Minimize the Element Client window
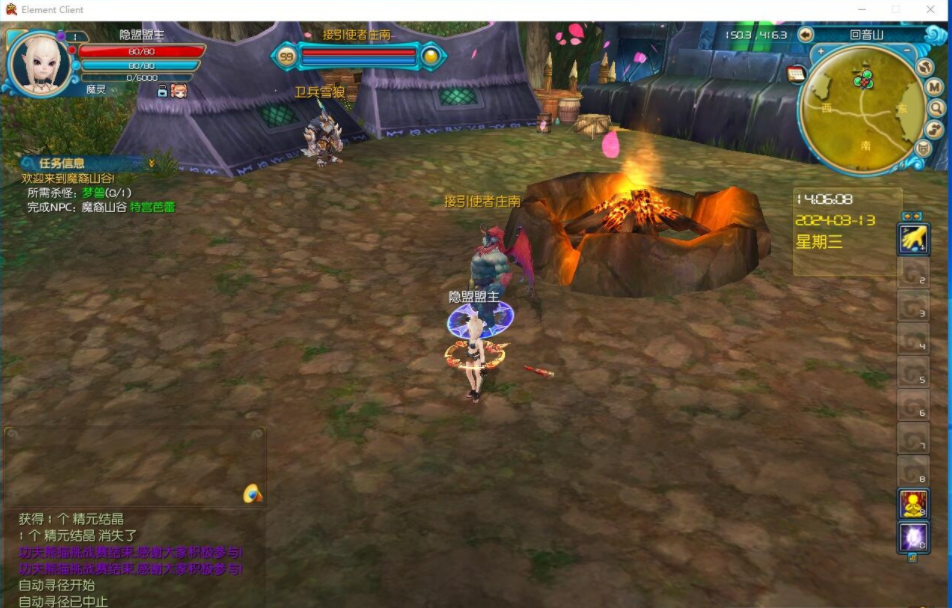Image resolution: width=952 pixels, height=608 pixels. click(861, 9)
